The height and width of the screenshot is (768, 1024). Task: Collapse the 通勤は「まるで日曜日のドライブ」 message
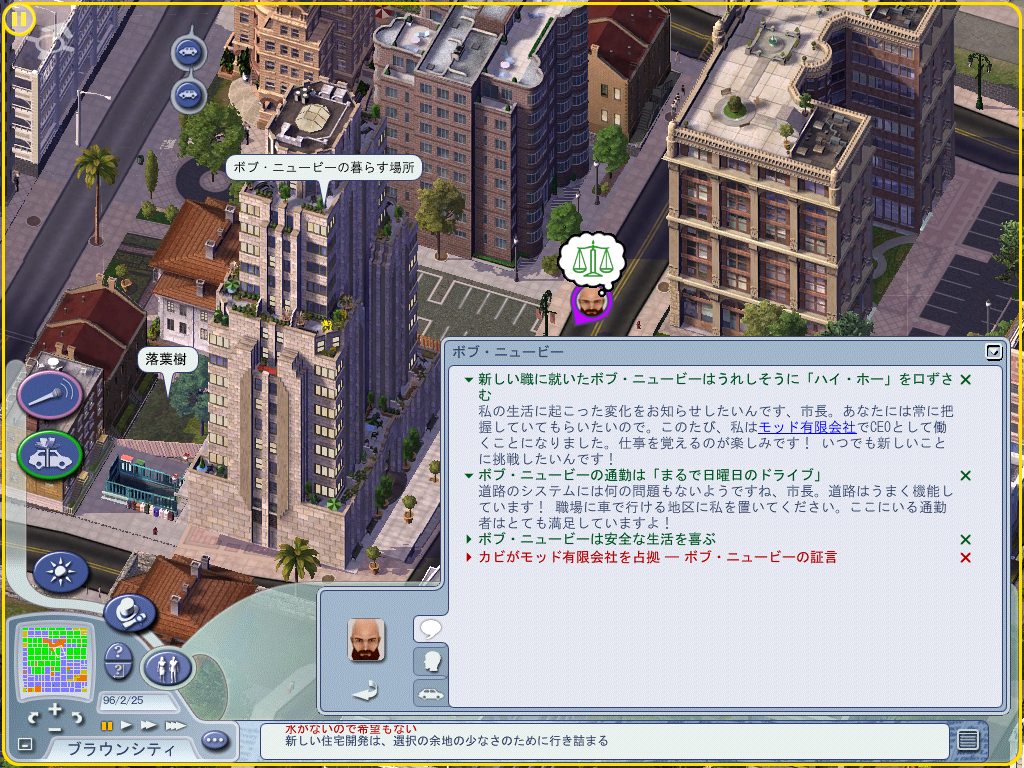(x=469, y=475)
